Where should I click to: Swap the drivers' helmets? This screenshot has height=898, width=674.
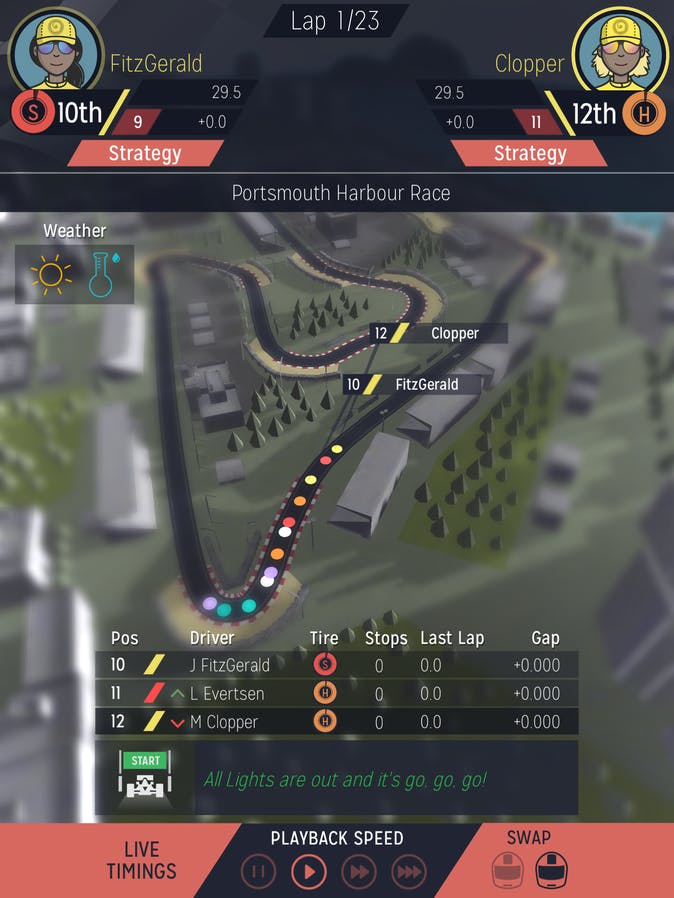pos(528,862)
